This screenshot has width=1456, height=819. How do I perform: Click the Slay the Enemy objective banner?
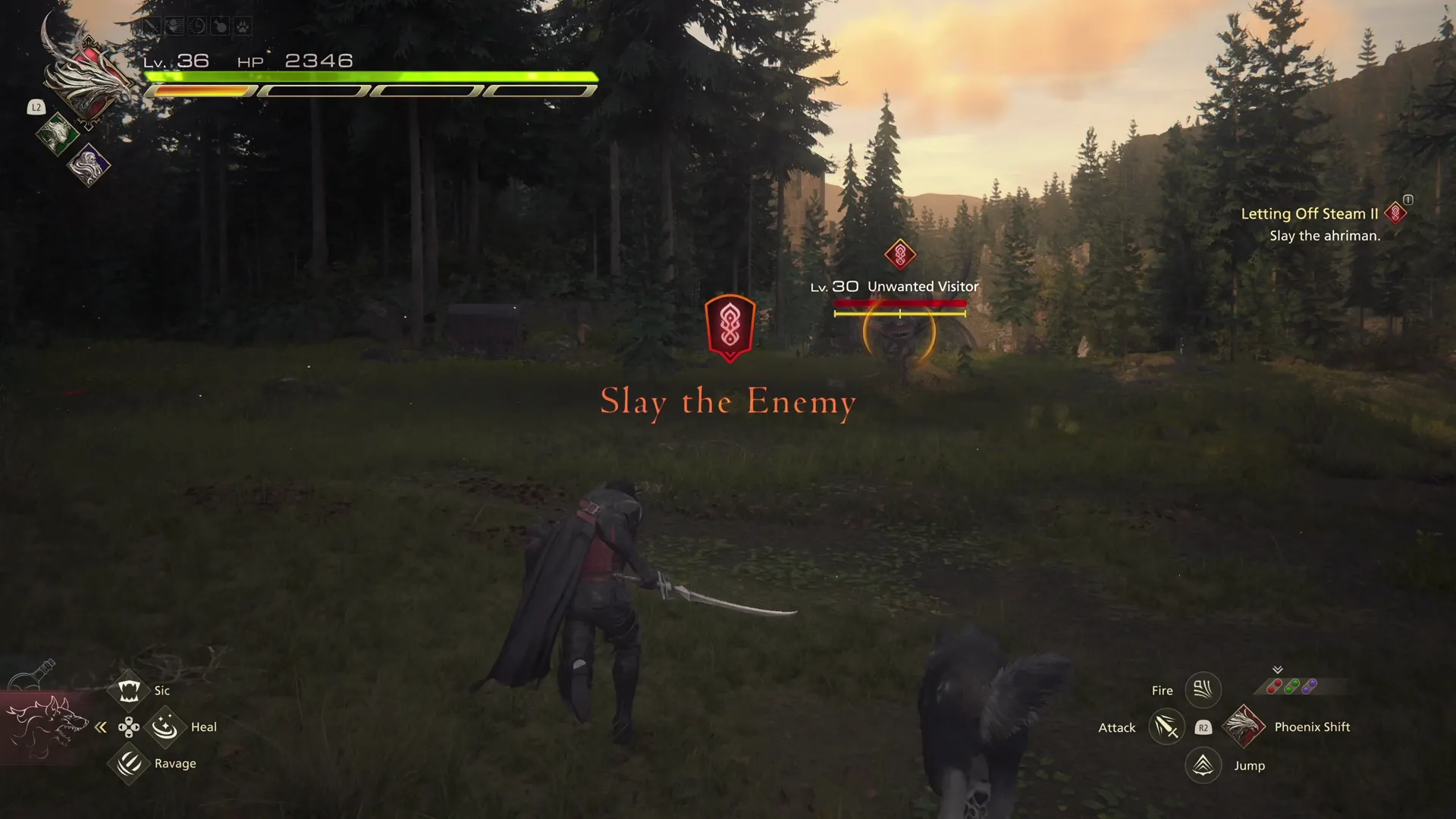[x=728, y=402]
